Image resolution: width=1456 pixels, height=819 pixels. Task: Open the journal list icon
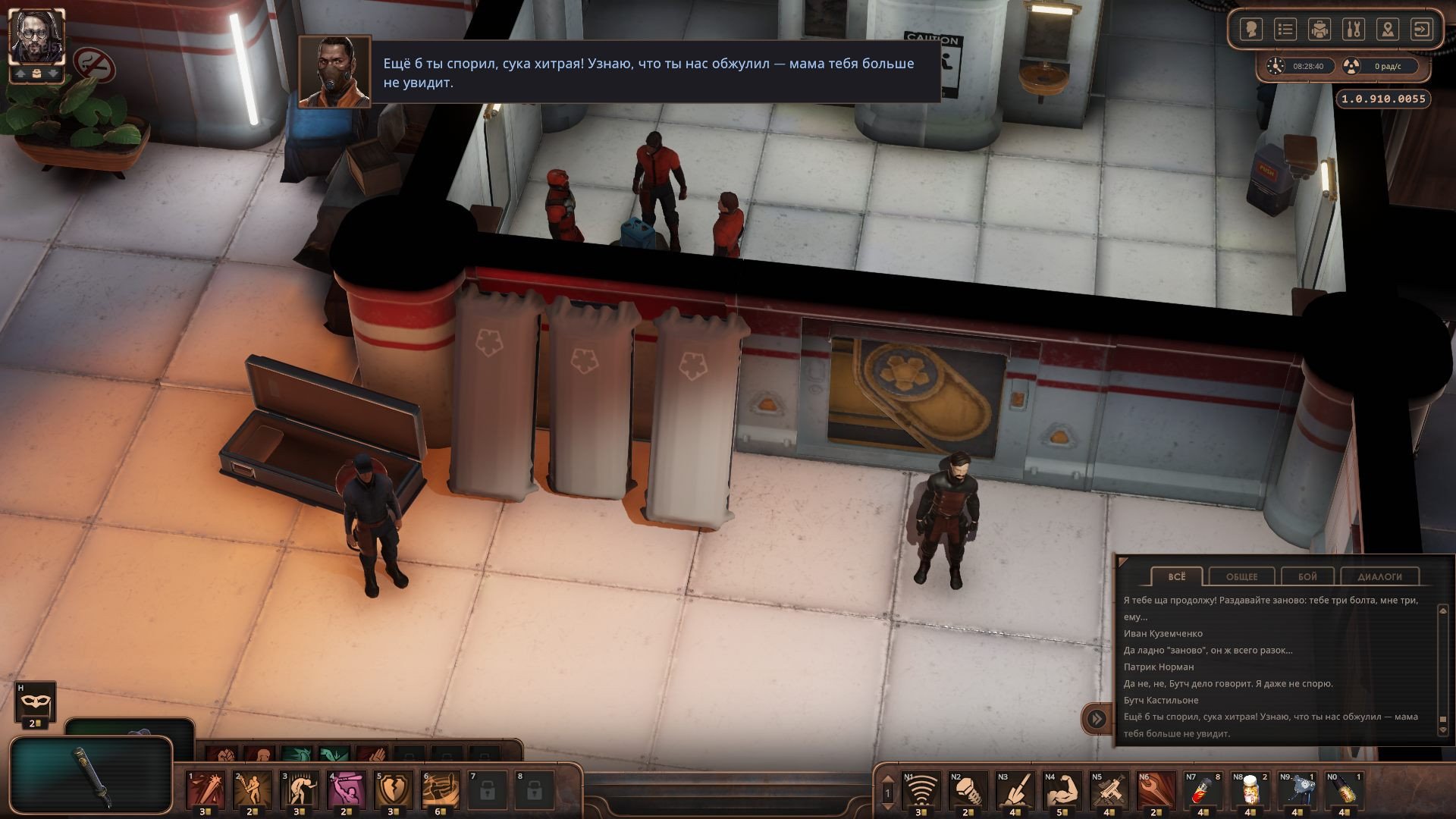[1285, 30]
